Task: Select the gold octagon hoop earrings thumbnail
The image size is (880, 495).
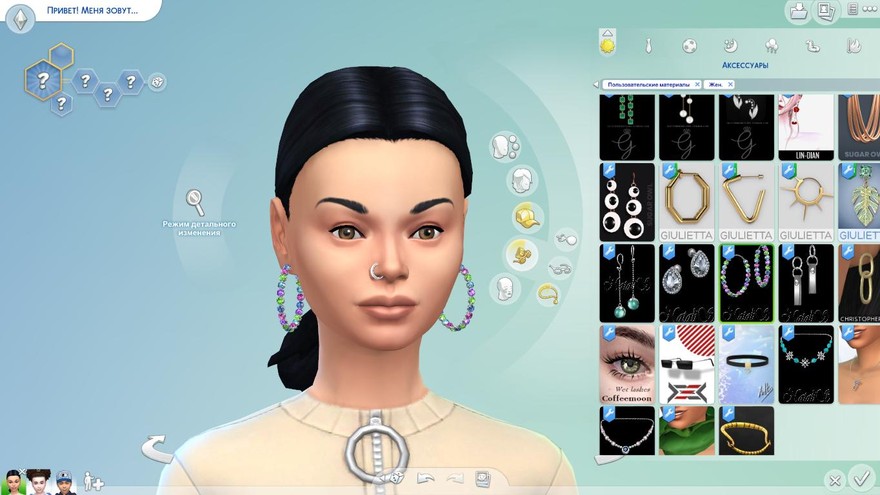Action: tap(687, 201)
